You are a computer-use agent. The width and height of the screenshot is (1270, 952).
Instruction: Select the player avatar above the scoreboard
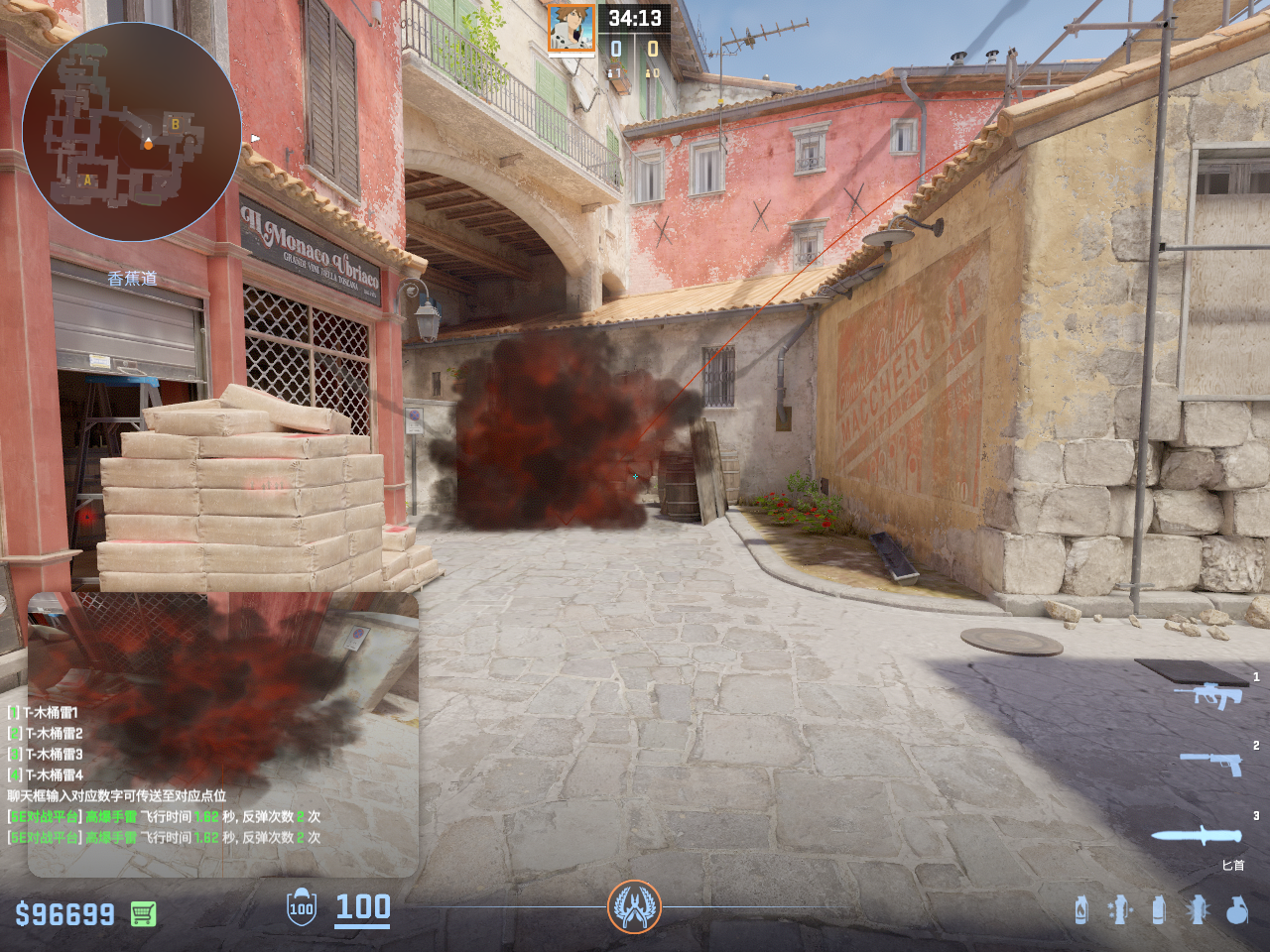coord(571,28)
